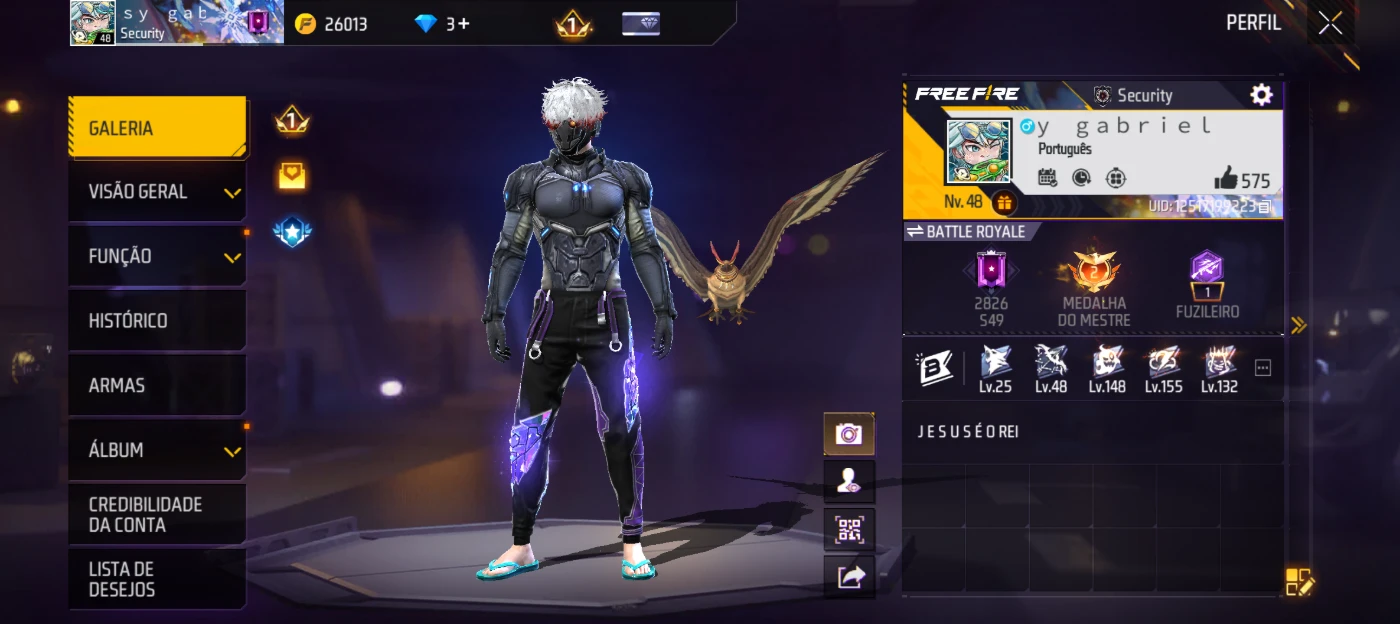Show more skills with the ellipsis button
This screenshot has width=1400, height=624.
pos(1263,368)
